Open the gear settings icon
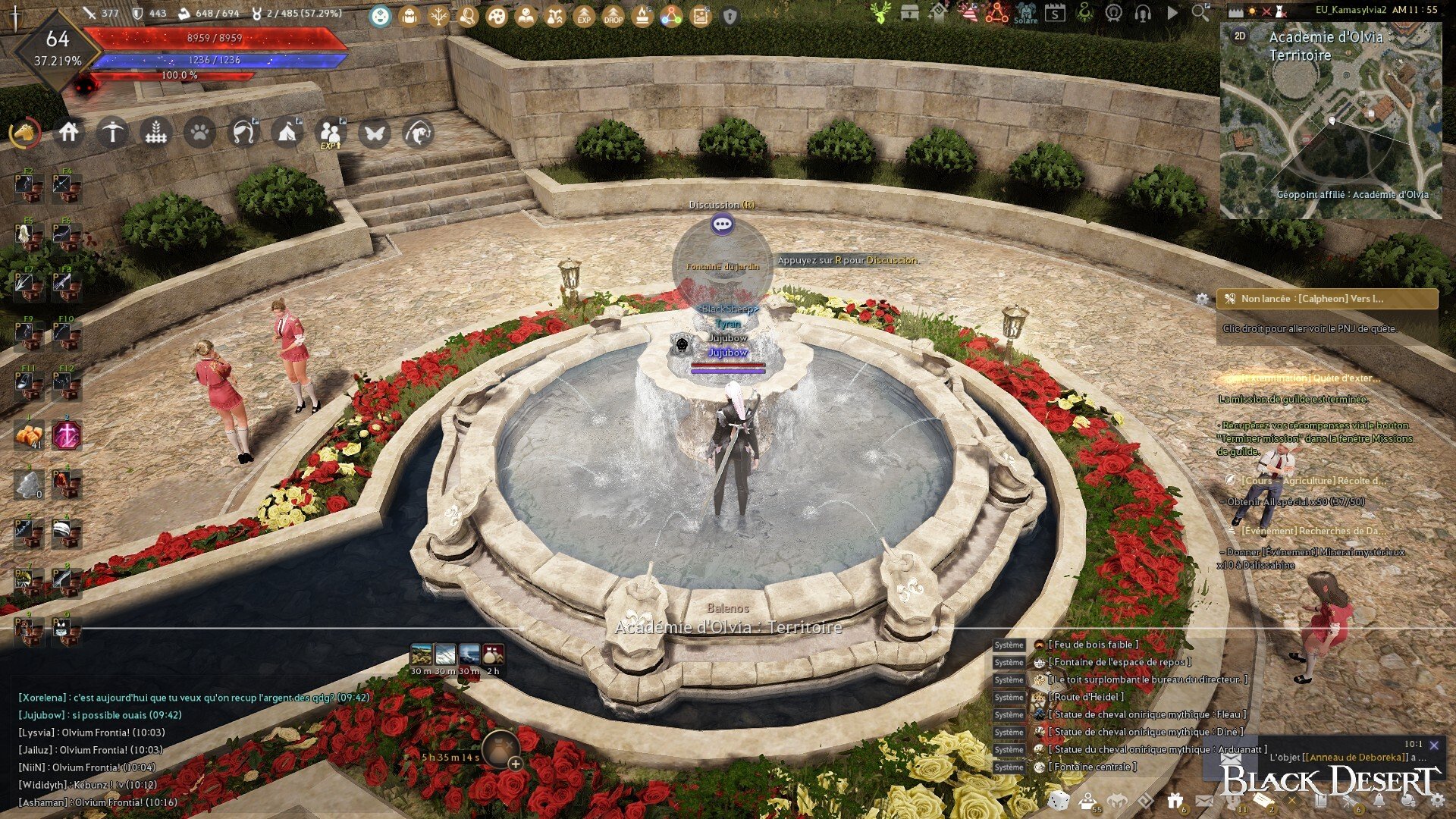1456x819 pixels. pyautogui.click(x=1437, y=800)
